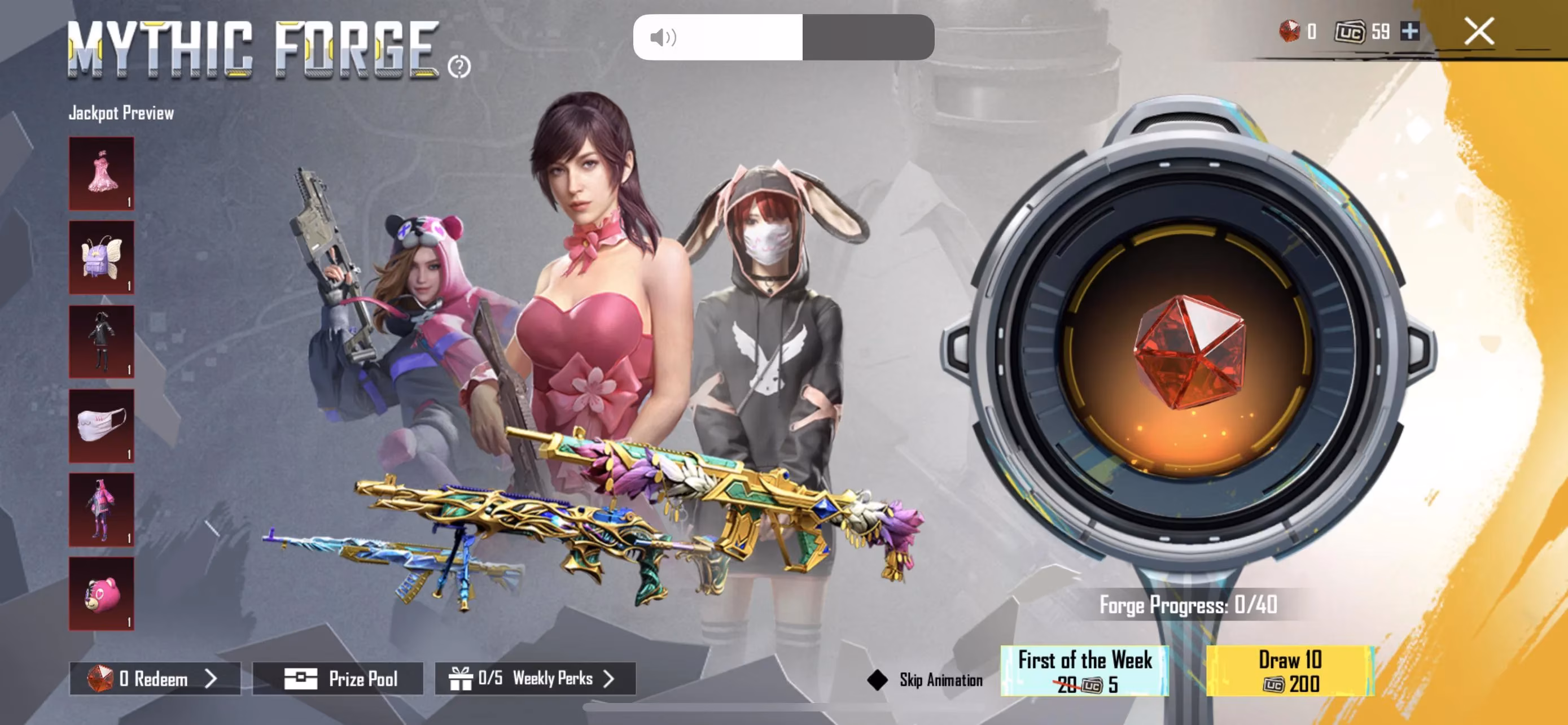Choose the white face mask reward
The height and width of the screenshot is (725, 1568).
(102, 426)
